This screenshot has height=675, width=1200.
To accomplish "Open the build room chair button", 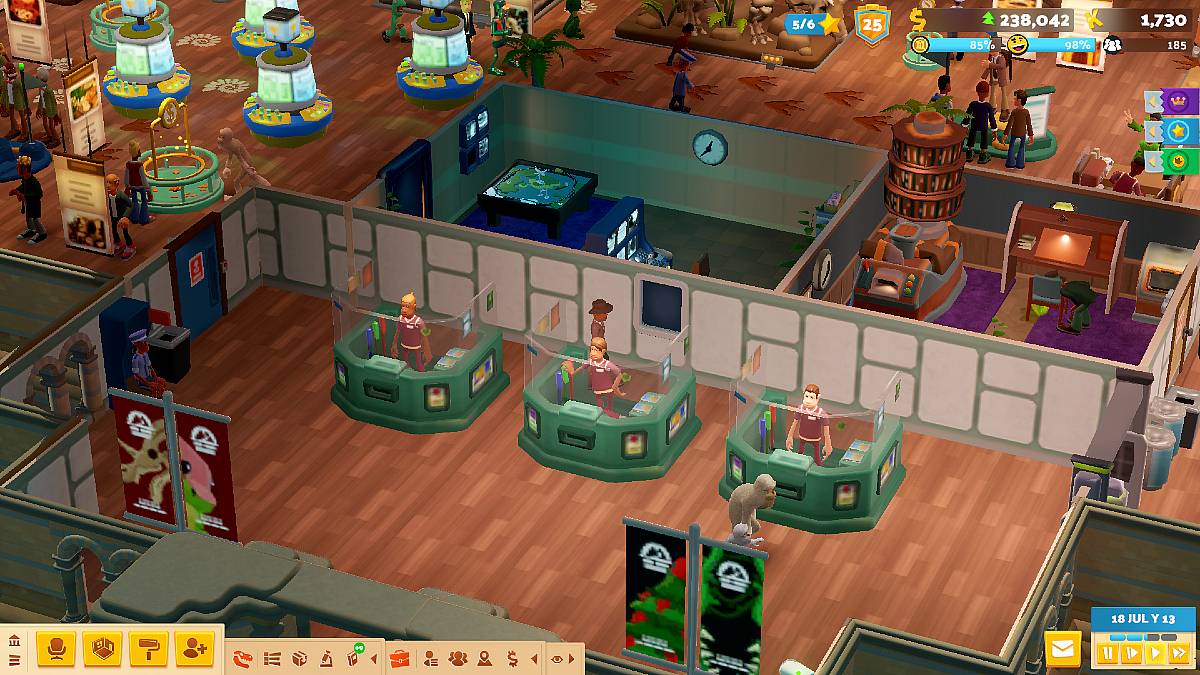I will point(56,650).
